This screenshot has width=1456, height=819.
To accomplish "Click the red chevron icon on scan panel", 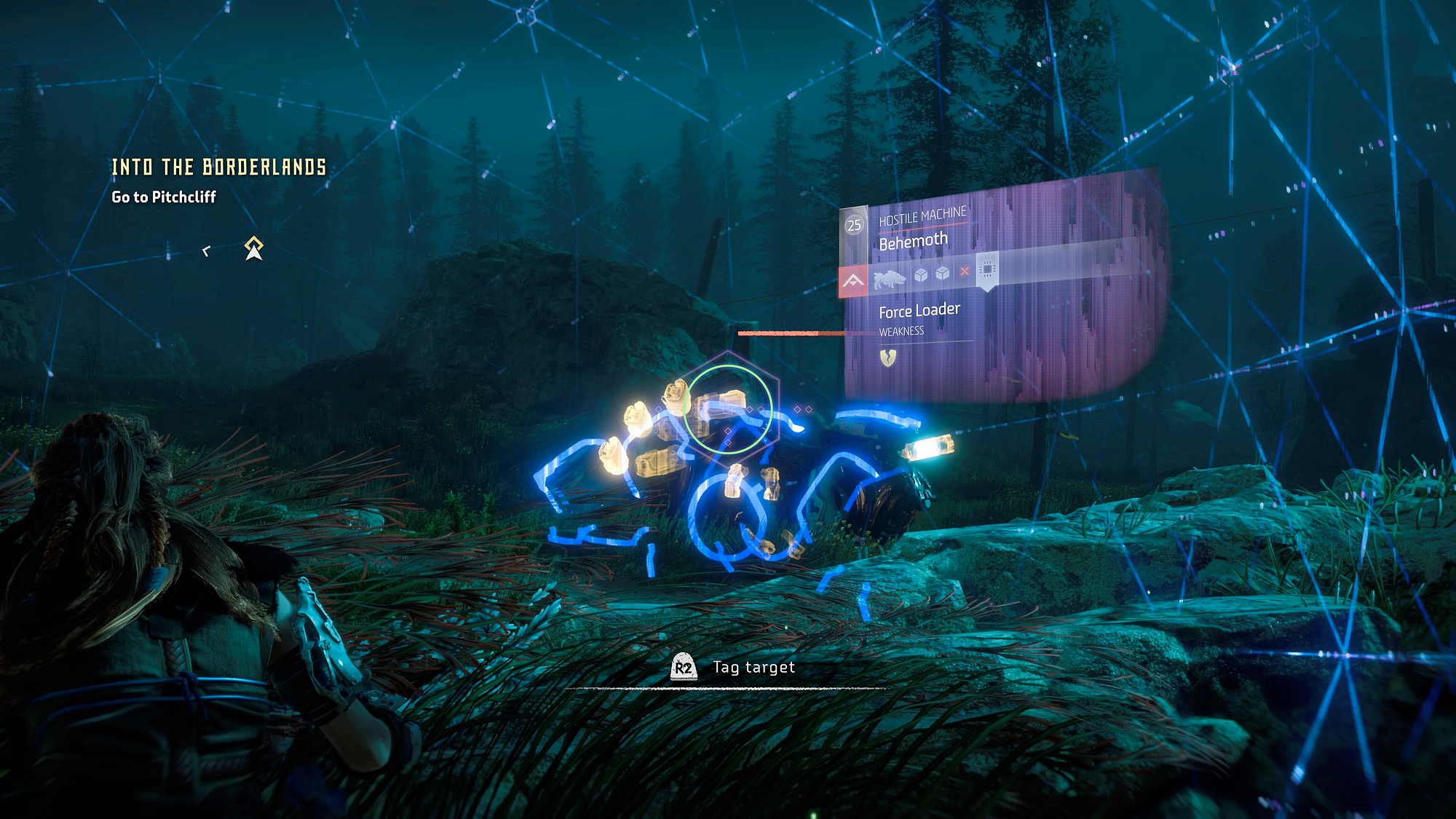I will tap(853, 281).
